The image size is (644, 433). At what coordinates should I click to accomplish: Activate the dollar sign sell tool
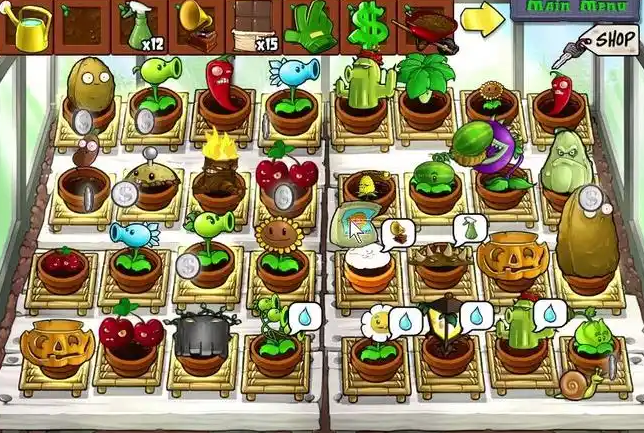[366, 24]
